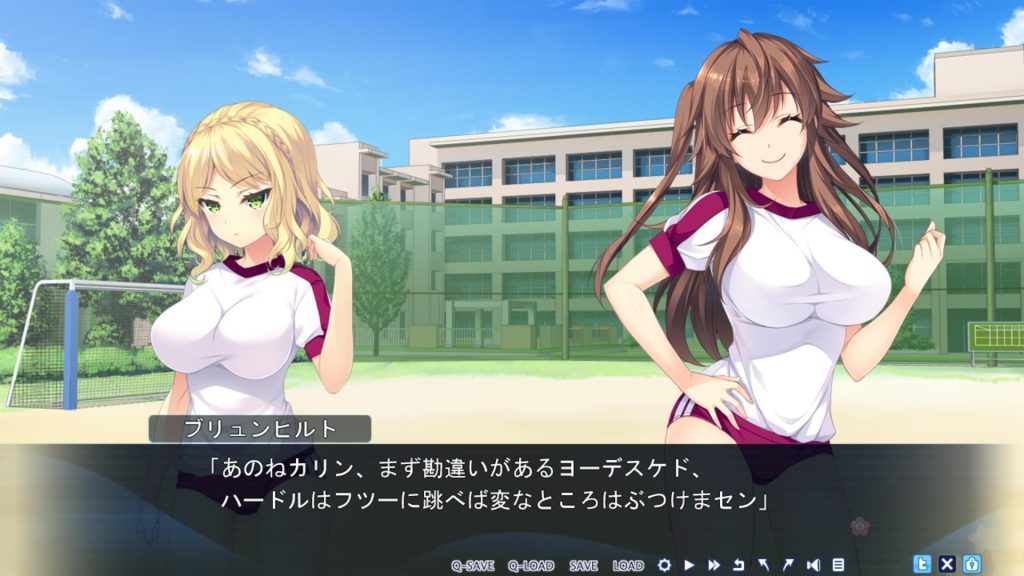
Task: Start auto-play with the single triangle icon
Action: click(689, 565)
